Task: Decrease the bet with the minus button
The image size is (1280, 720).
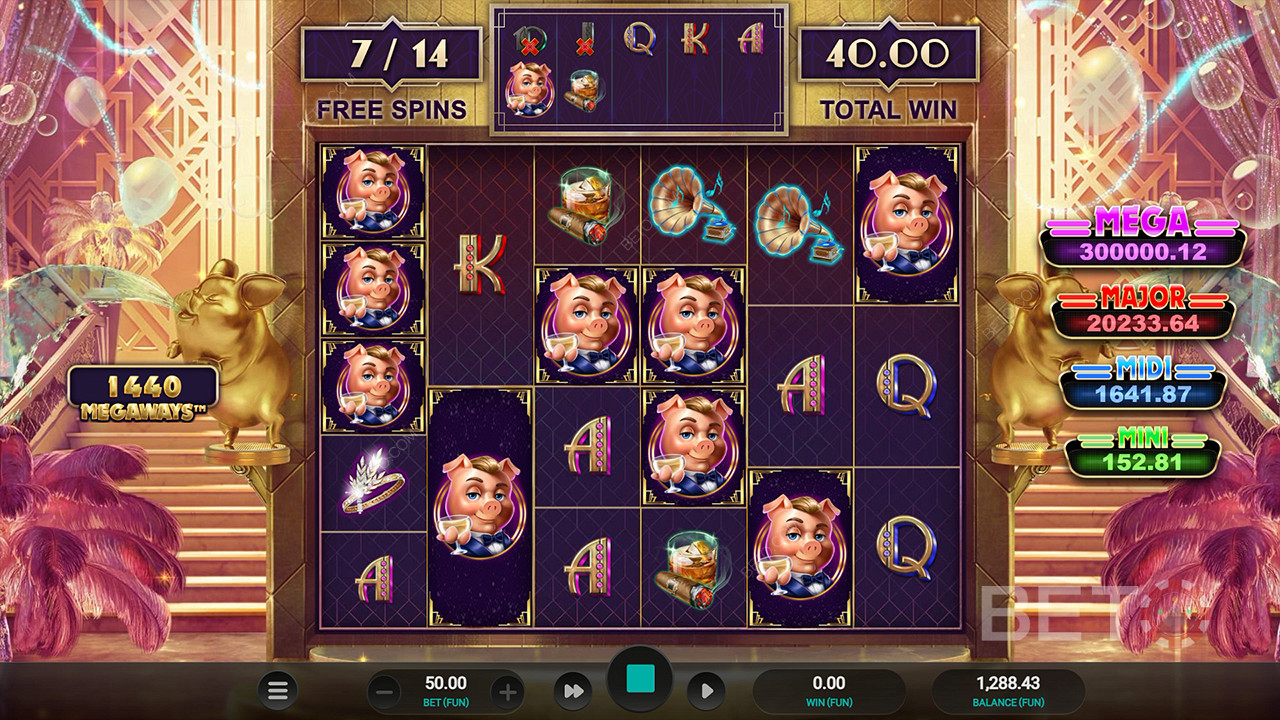Action: click(x=385, y=691)
